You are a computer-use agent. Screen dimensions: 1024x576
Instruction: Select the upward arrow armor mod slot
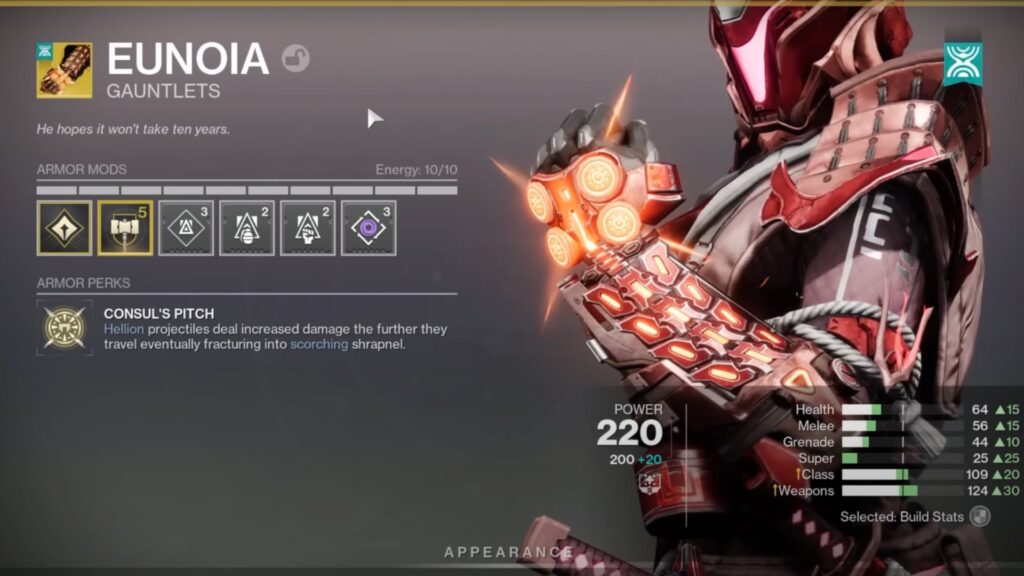pyautogui.click(x=64, y=228)
